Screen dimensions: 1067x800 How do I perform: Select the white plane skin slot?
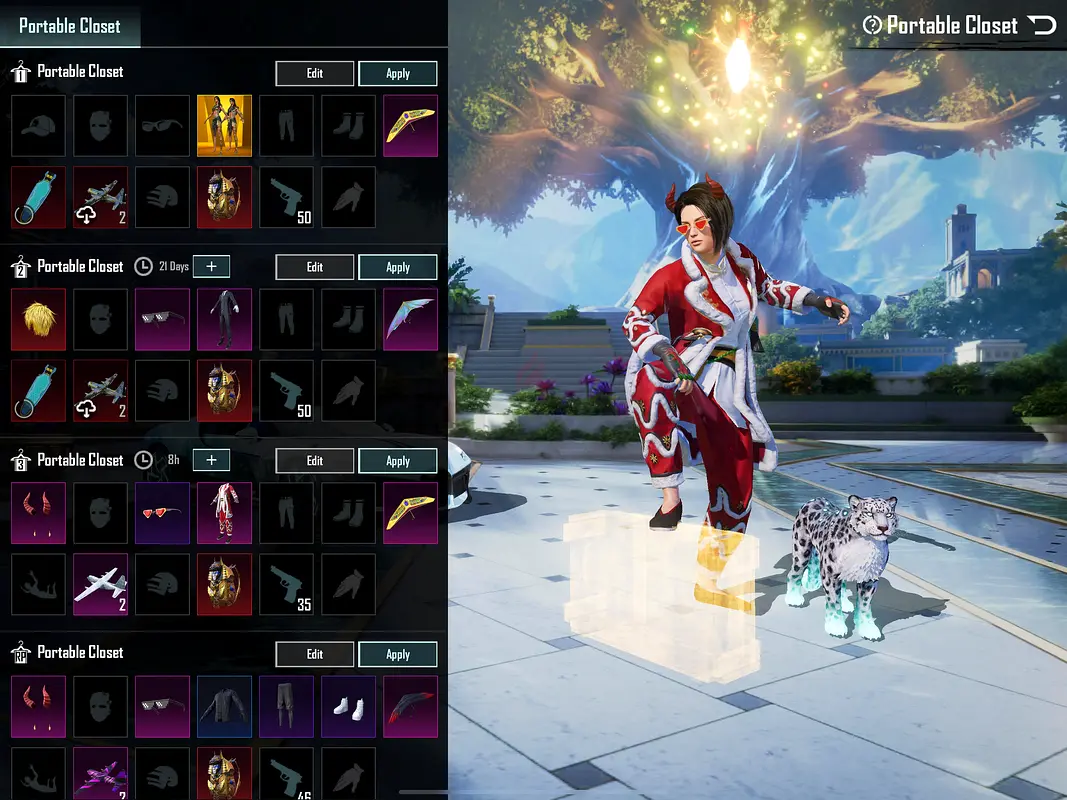tap(100, 584)
